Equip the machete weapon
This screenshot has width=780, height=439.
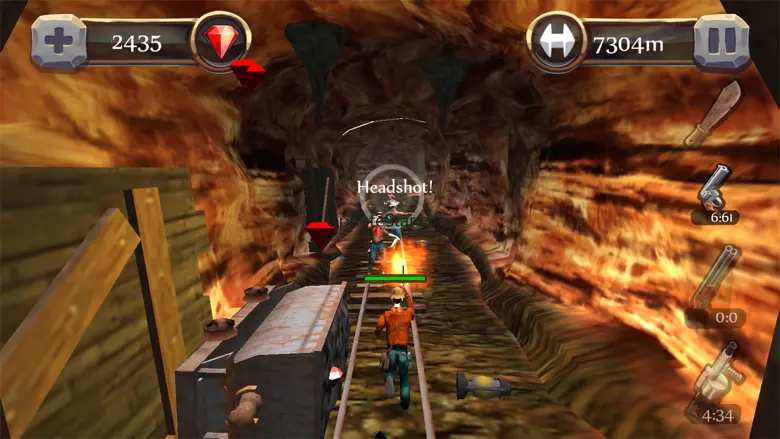point(712,113)
